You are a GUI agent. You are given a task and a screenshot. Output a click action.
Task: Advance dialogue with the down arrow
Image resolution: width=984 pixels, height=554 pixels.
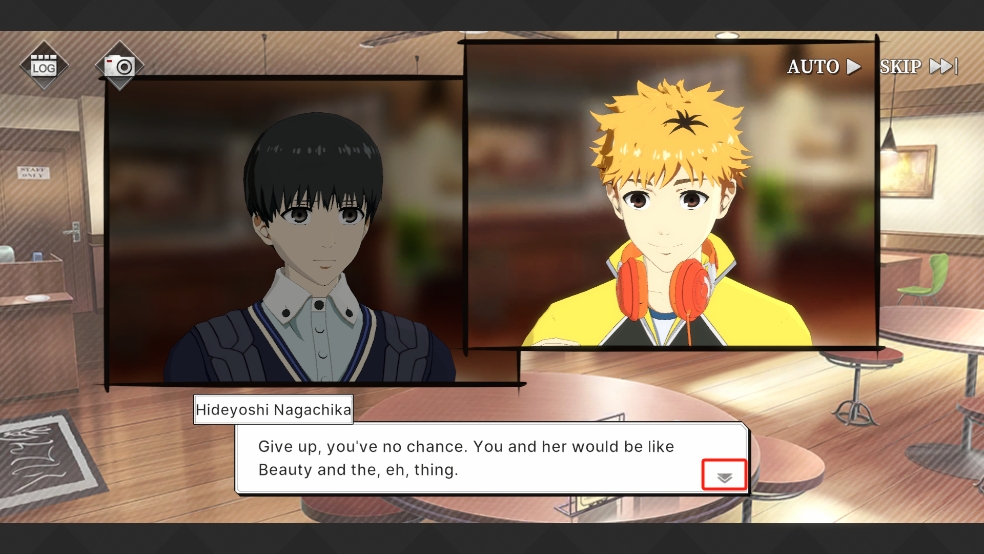(x=725, y=477)
